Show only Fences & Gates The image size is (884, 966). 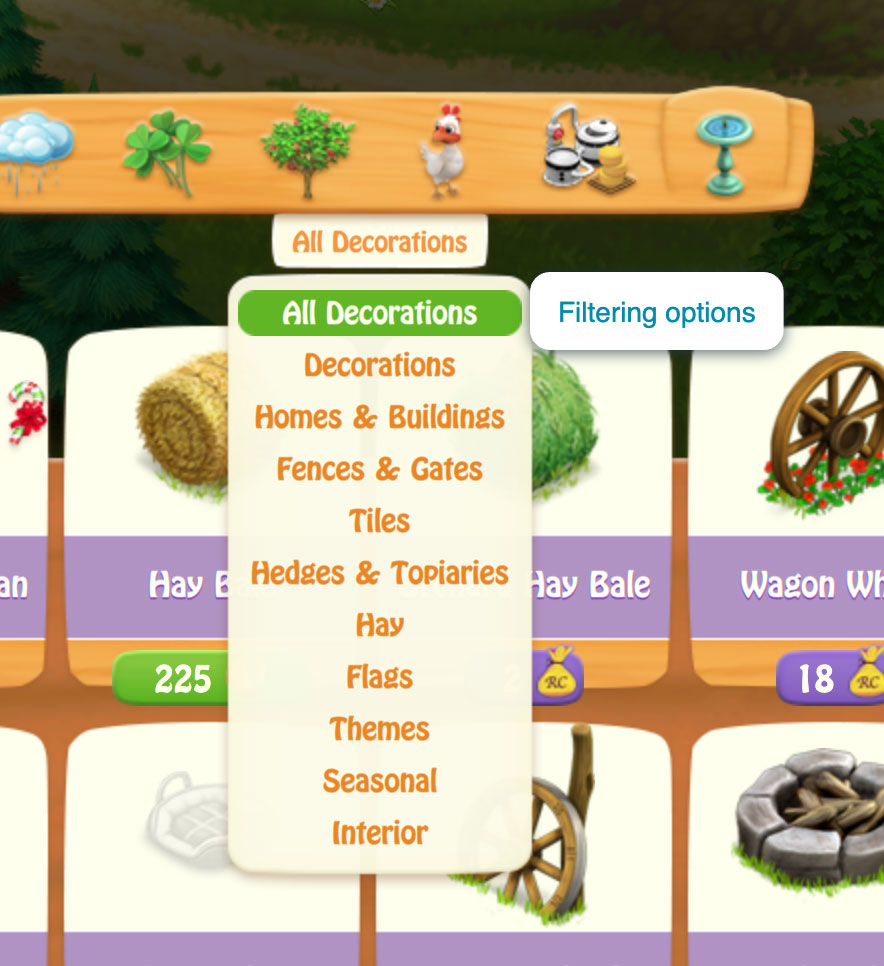[380, 469]
